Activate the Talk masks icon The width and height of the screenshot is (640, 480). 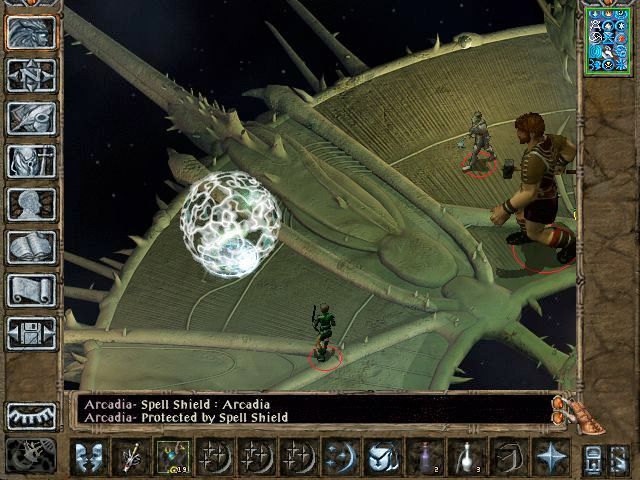[90, 458]
